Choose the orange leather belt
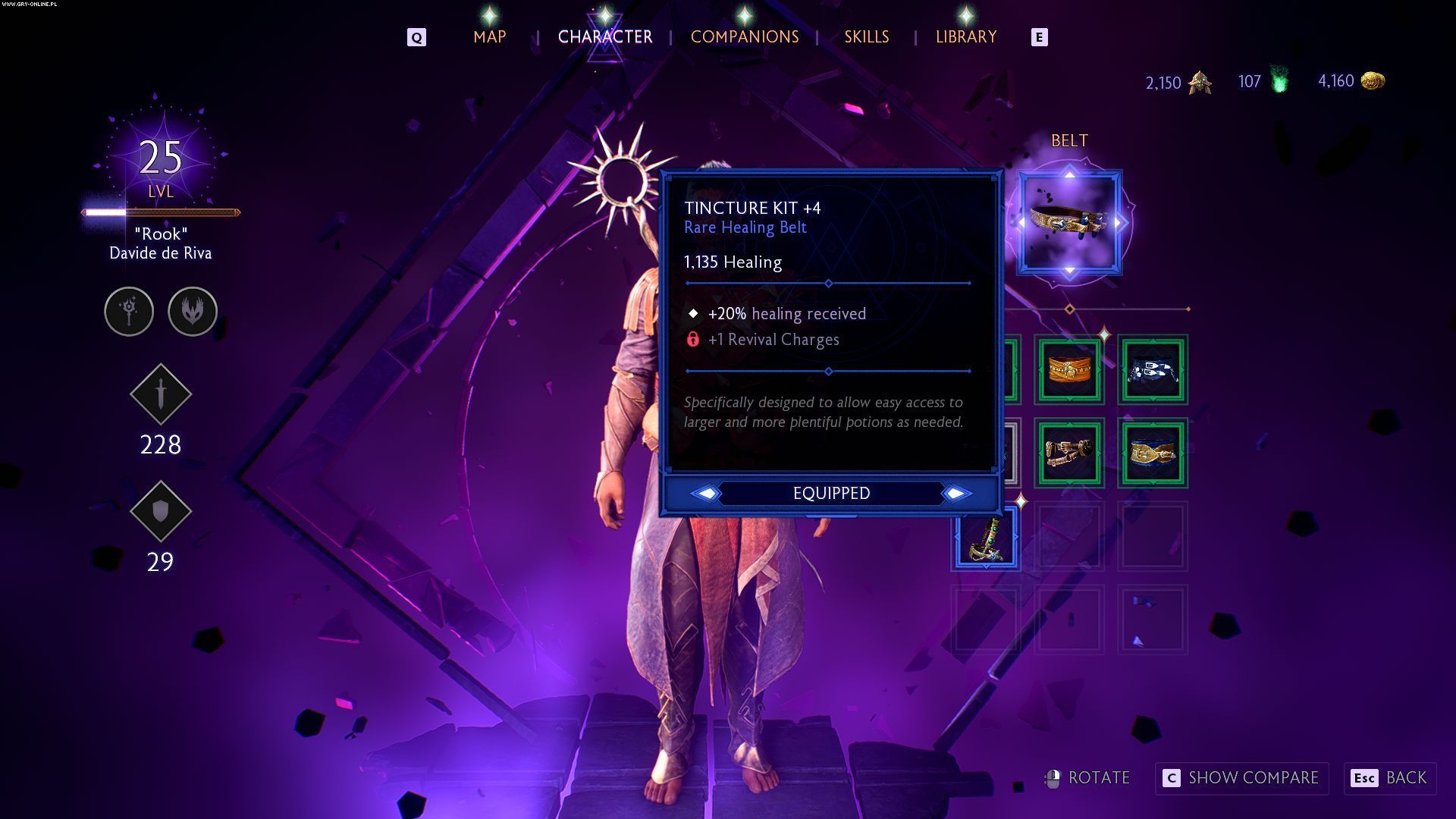The width and height of the screenshot is (1456, 819). click(1069, 370)
